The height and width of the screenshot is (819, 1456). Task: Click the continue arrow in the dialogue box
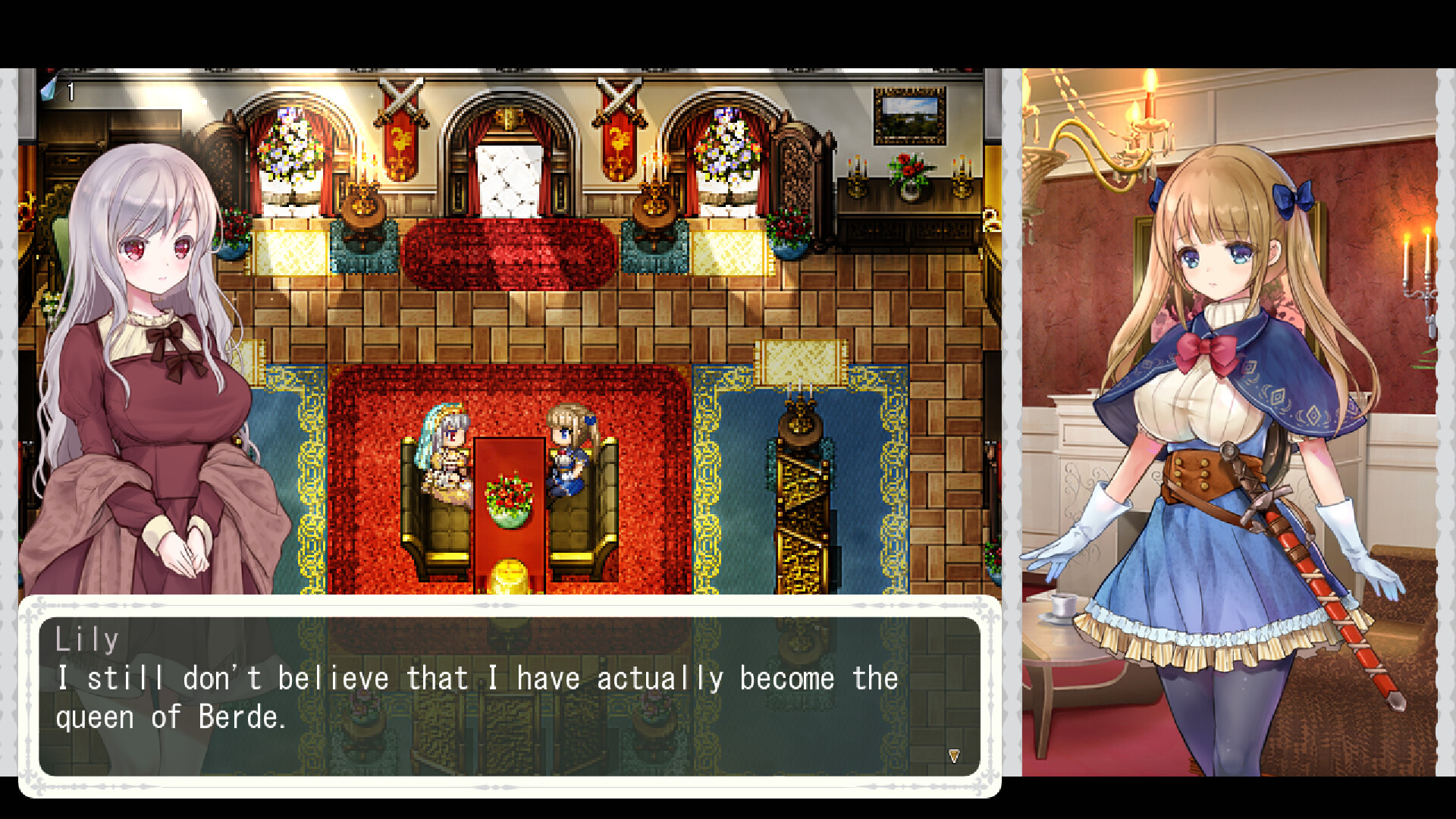tap(954, 754)
